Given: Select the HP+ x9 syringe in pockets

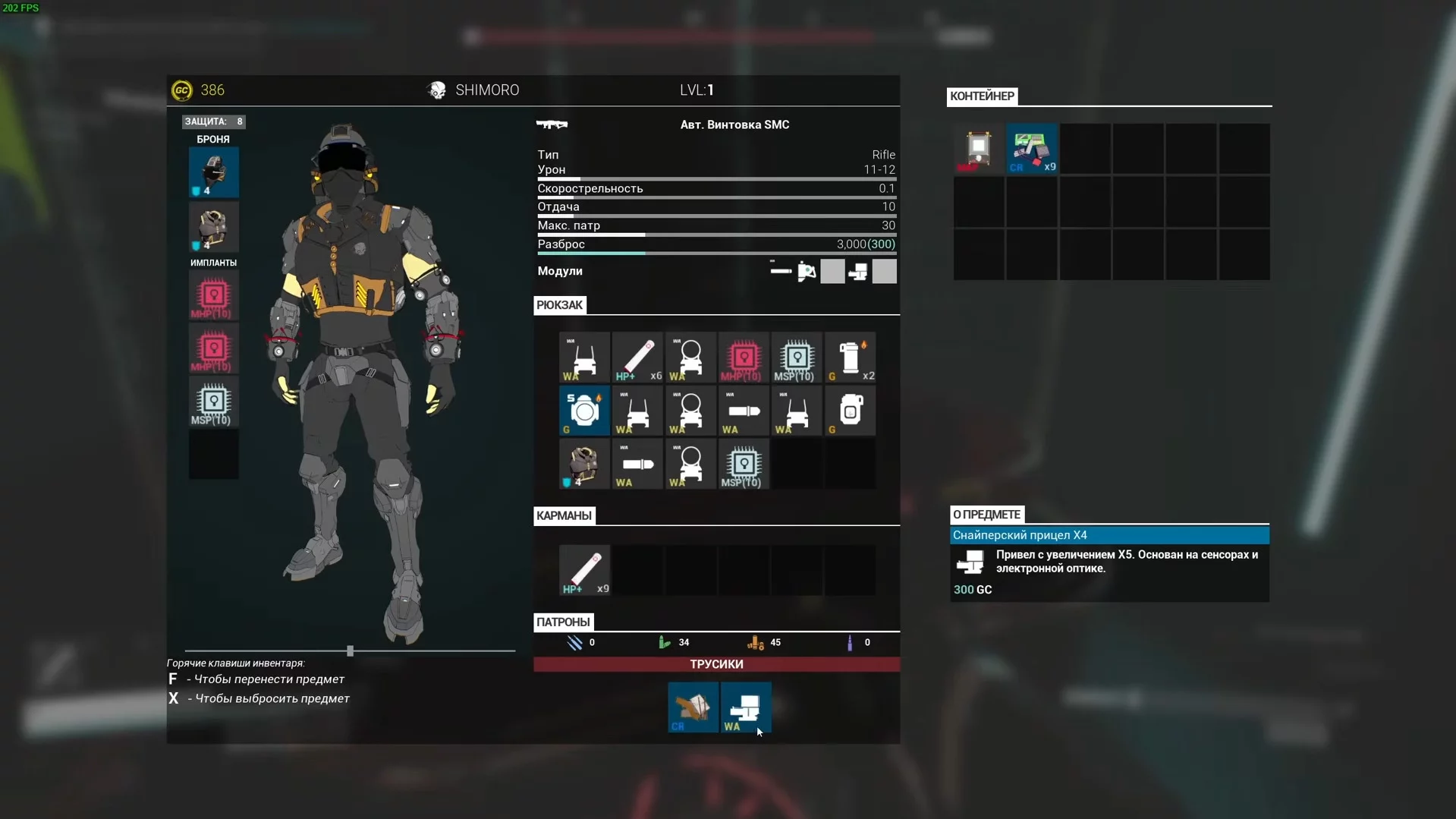Looking at the screenshot, I should [x=584, y=570].
